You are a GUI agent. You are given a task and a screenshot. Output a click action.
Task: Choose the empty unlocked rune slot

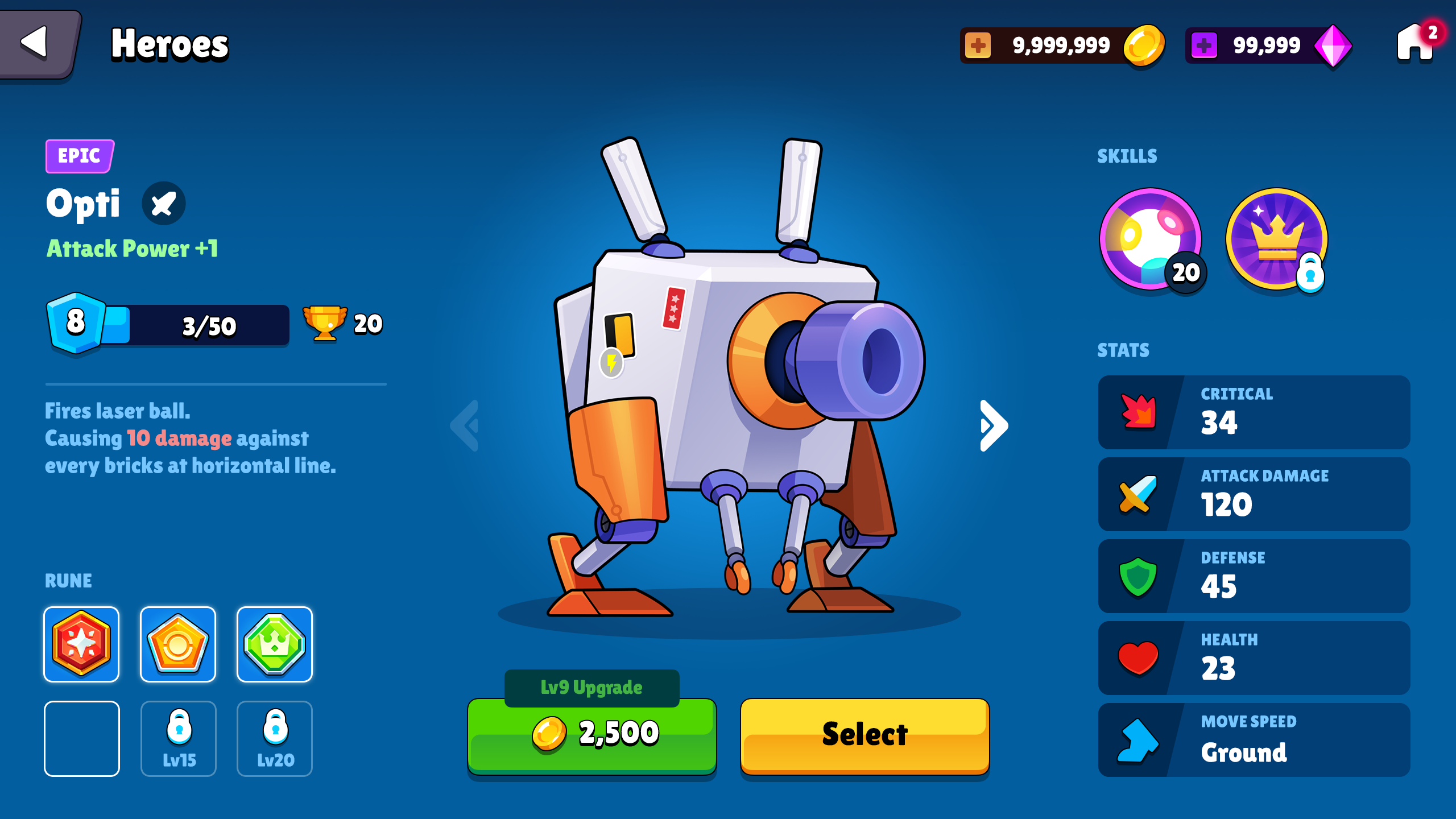tap(82, 738)
